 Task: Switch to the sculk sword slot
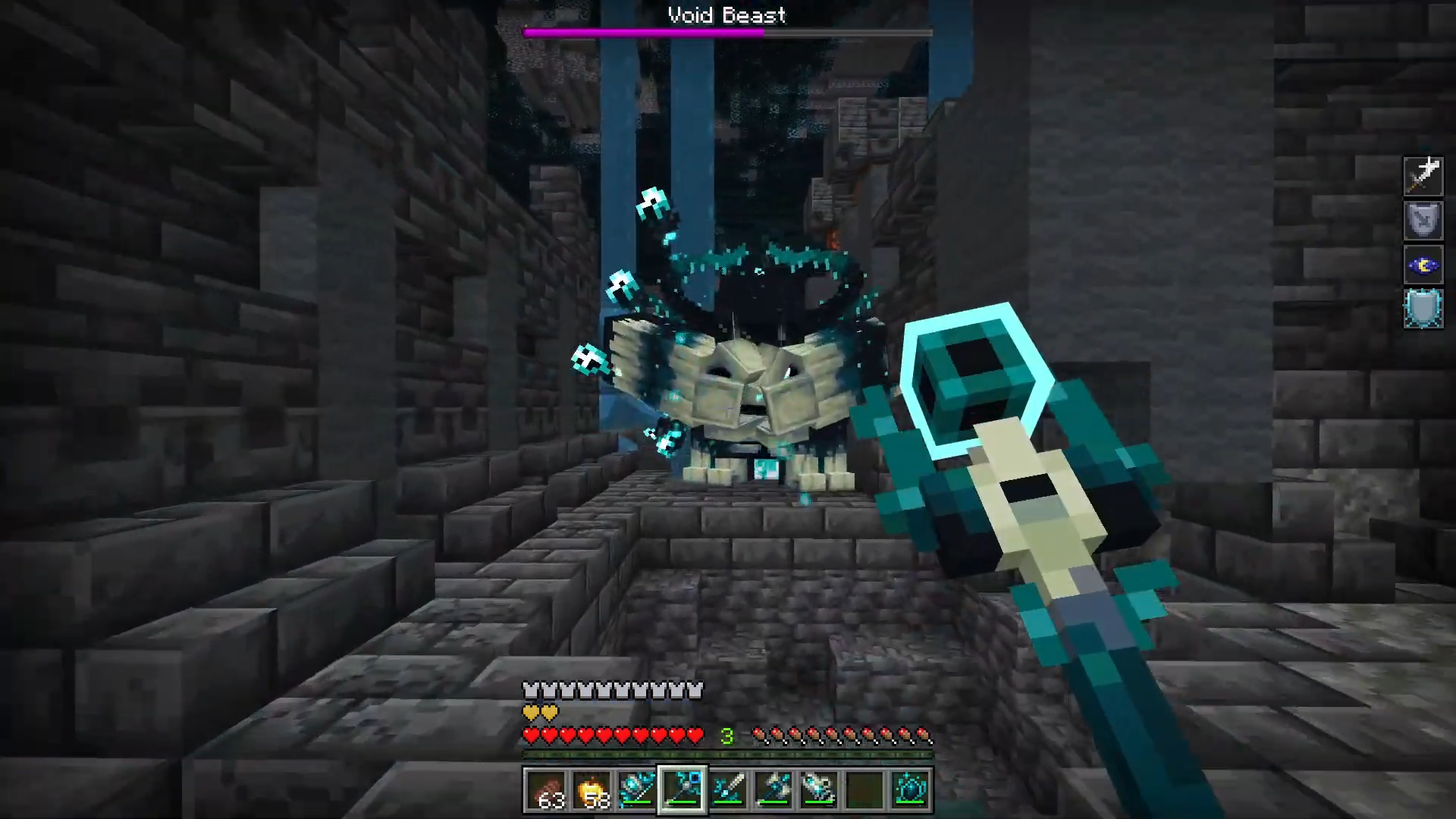[728, 790]
